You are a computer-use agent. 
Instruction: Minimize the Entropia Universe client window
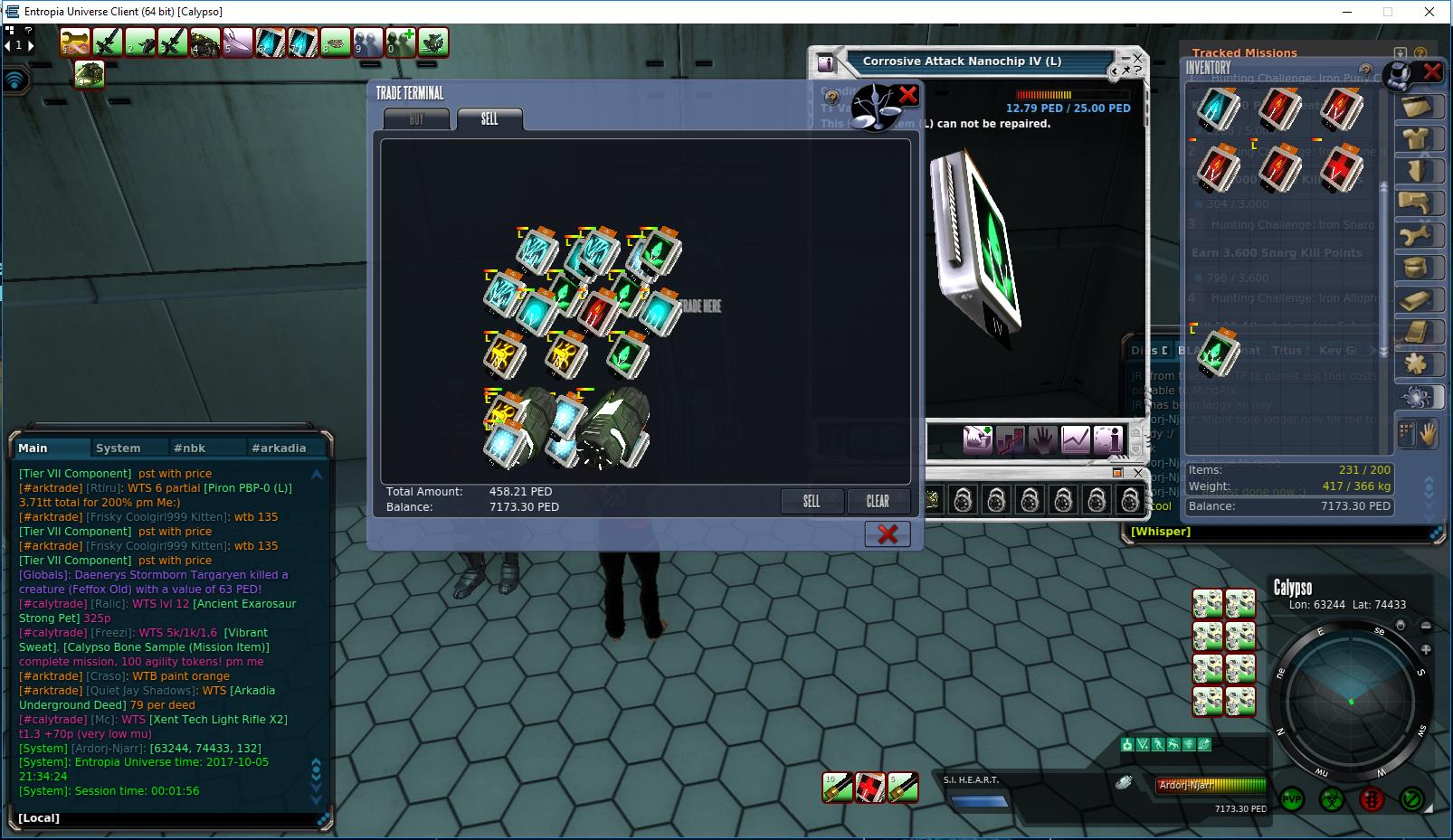click(x=1345, y=12)
